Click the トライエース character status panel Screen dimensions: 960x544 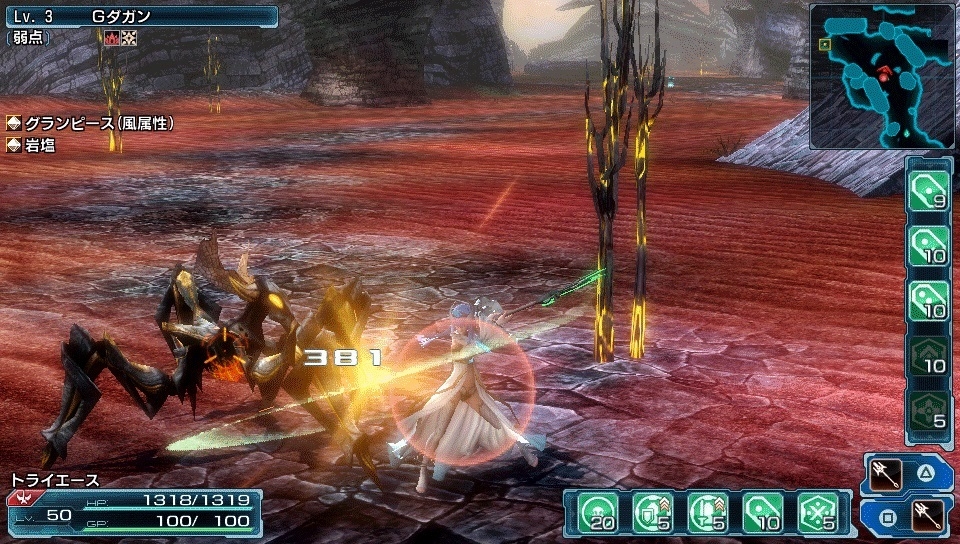(x=133, y=507)
